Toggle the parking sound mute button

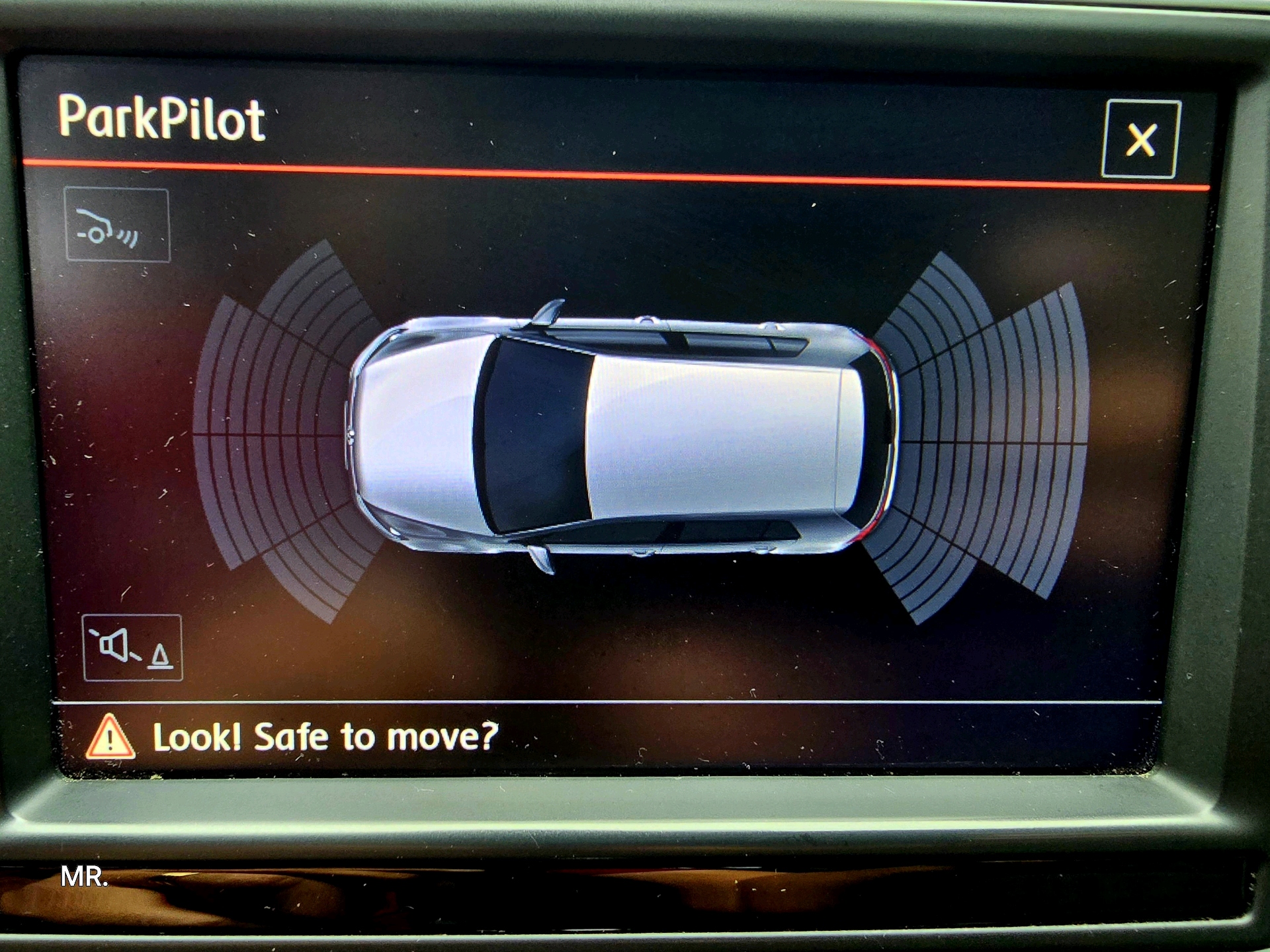132,647
